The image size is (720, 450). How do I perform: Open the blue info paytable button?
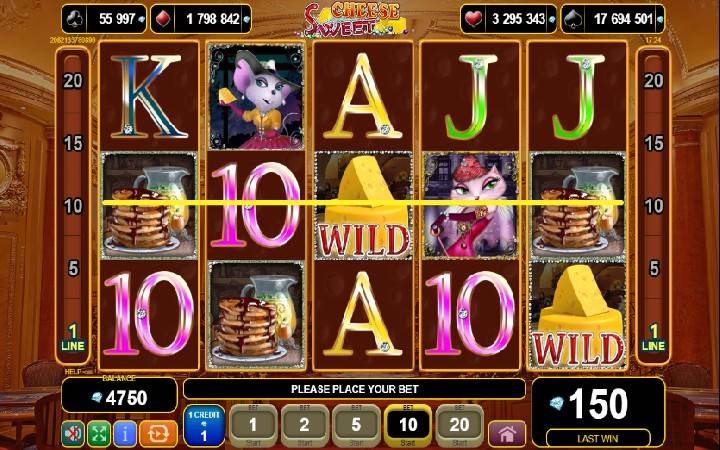pos(125,434)
